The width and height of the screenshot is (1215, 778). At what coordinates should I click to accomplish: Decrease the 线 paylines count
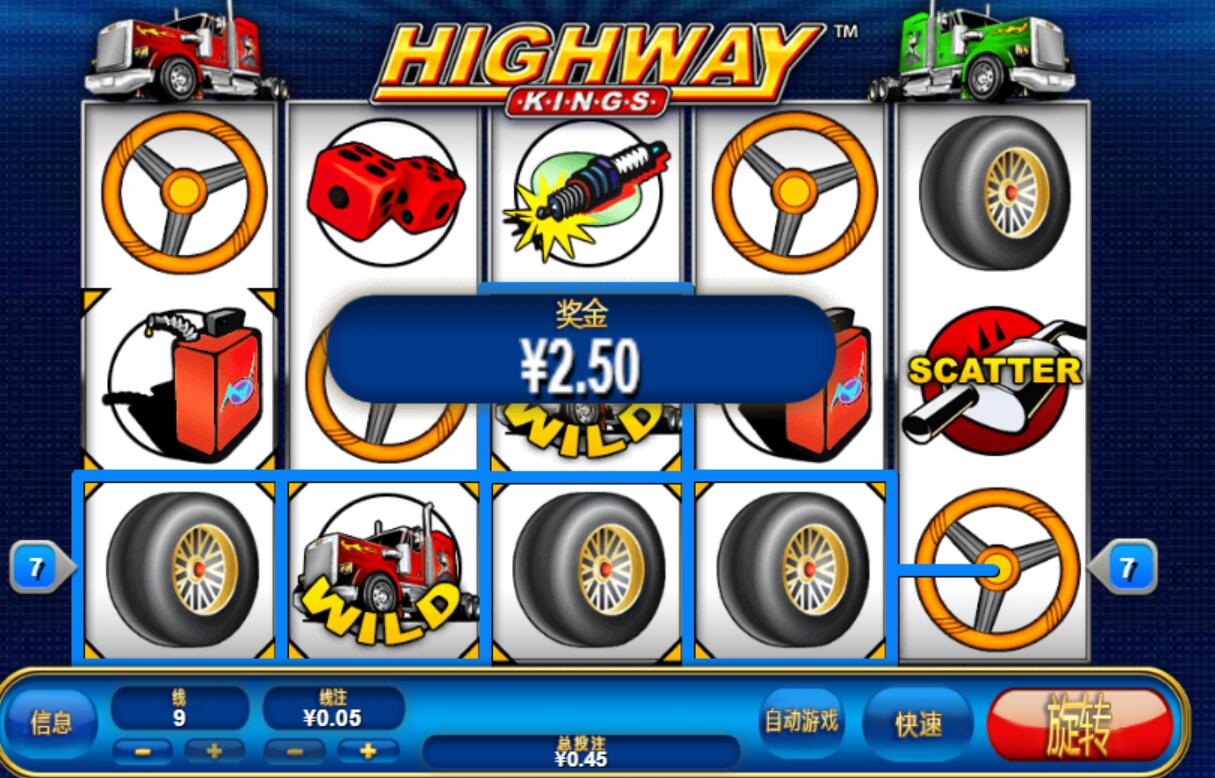tap(145, 750)
